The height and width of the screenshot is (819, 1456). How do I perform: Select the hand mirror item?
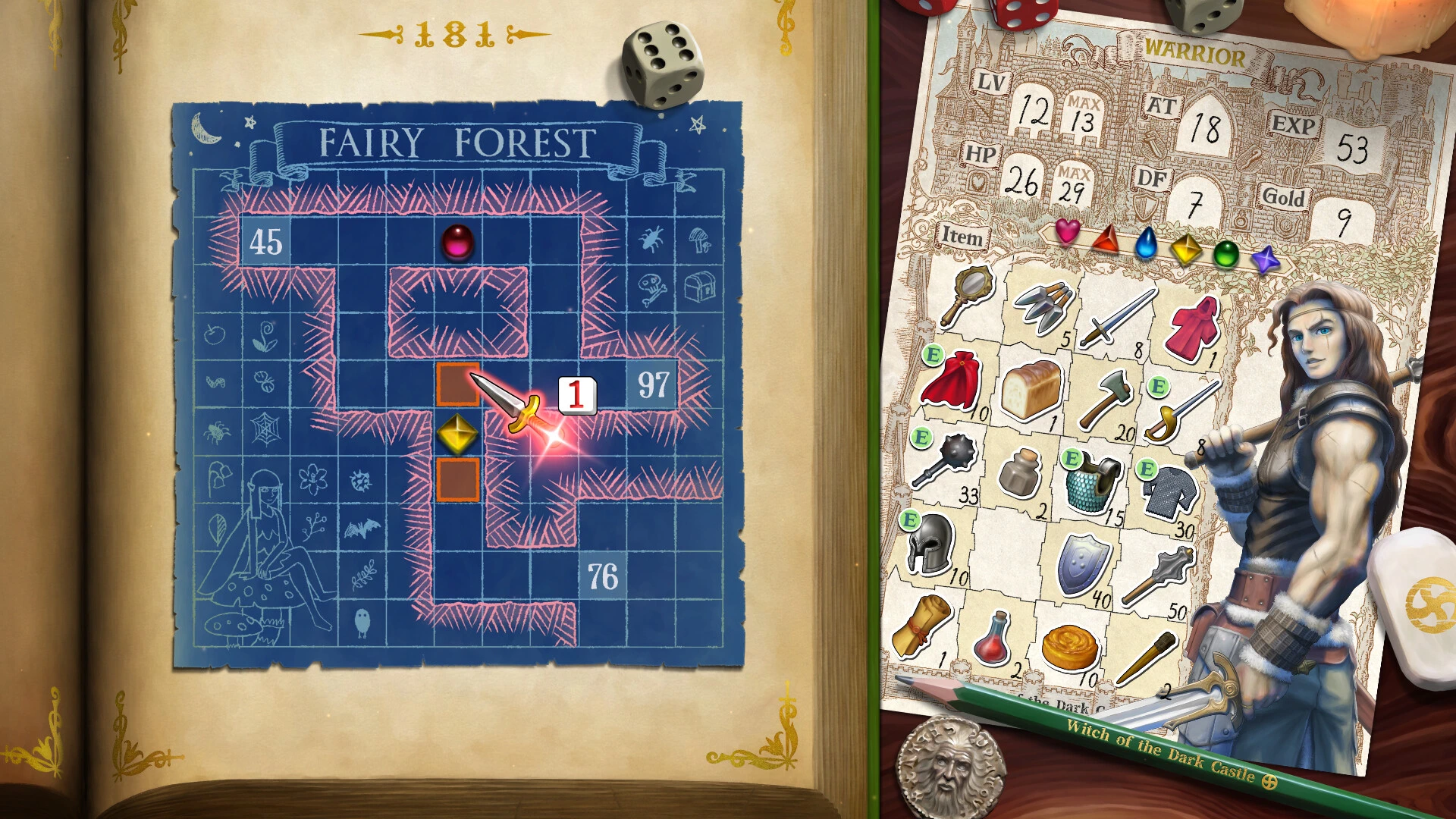964,293
